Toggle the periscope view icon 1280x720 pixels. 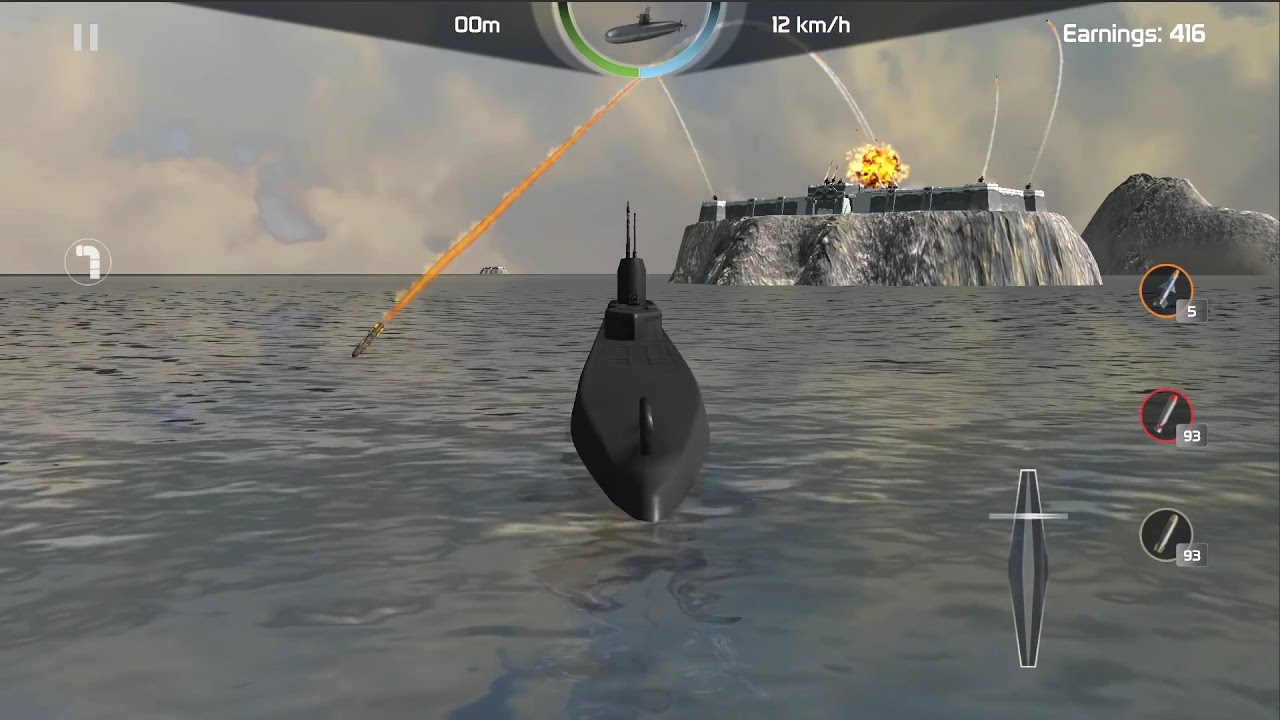[88, 262]
